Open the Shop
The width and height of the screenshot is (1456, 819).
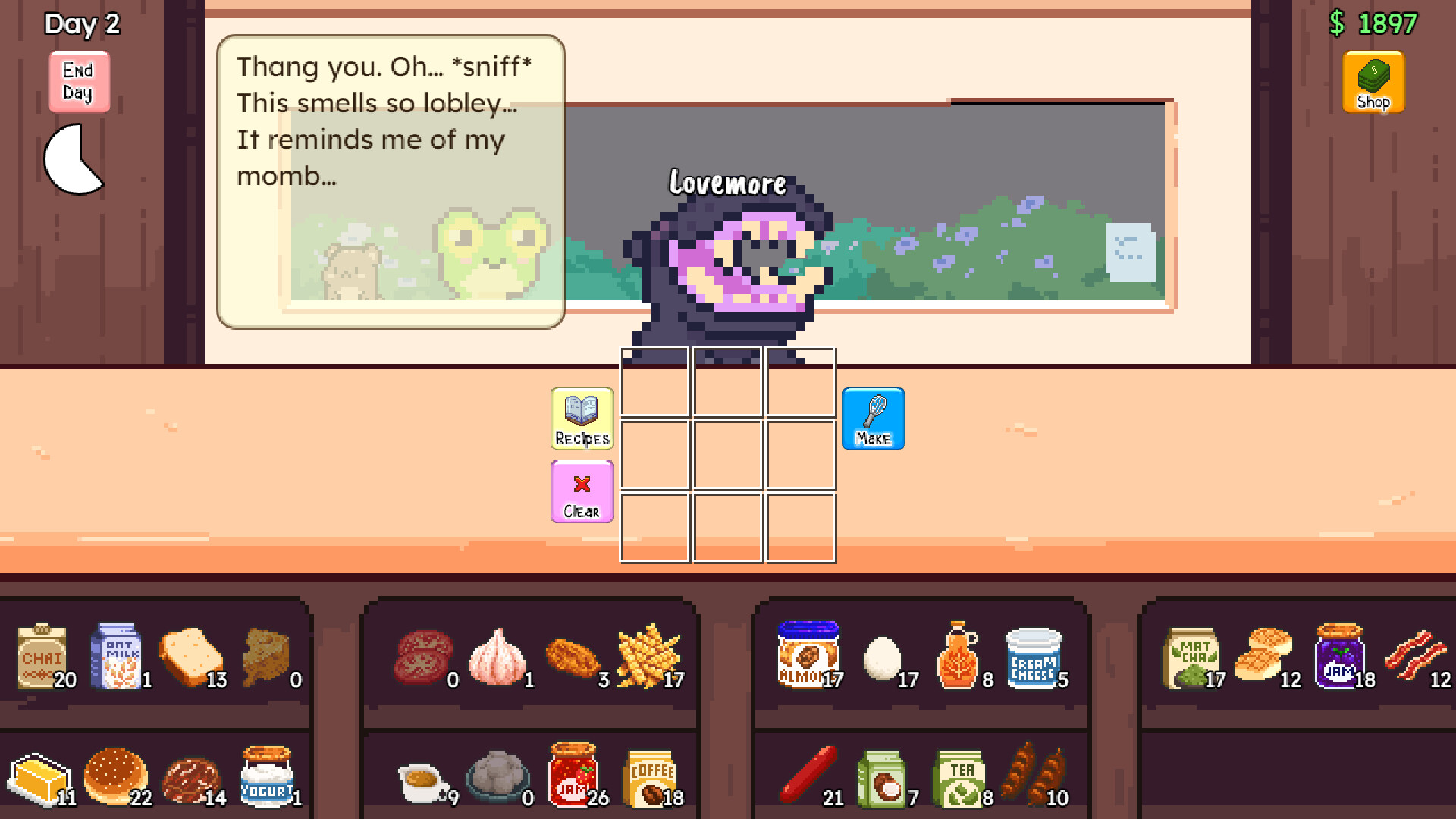1373,81
